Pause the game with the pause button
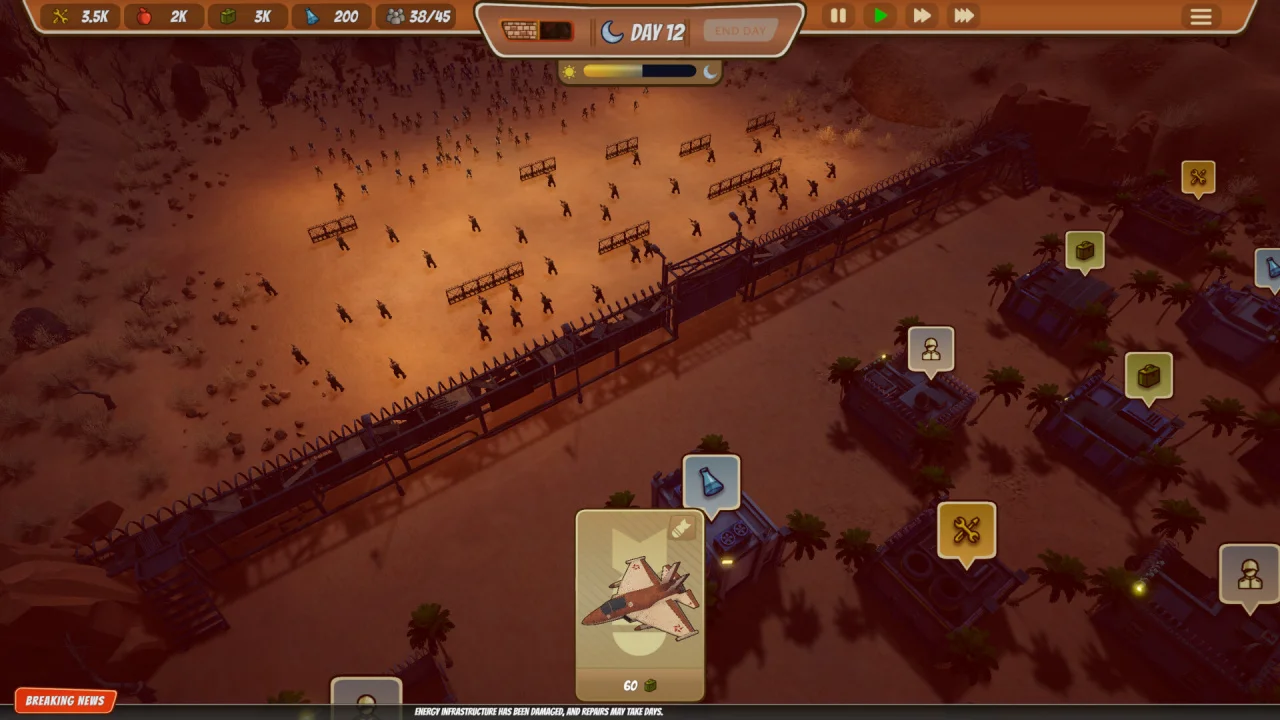1280x720 pixels. [838, 16]
